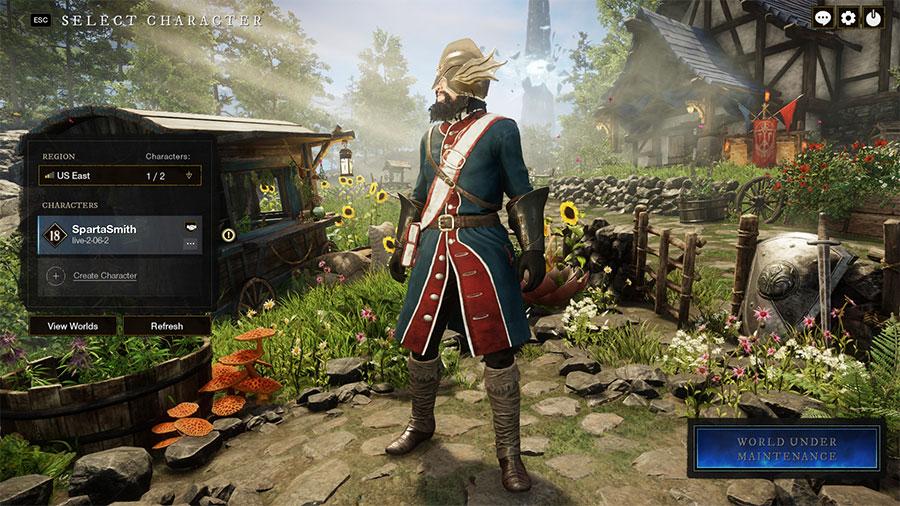Screen dimensions: 900x506
Task: Open the View Worlds list
Action: click(72, 326)
